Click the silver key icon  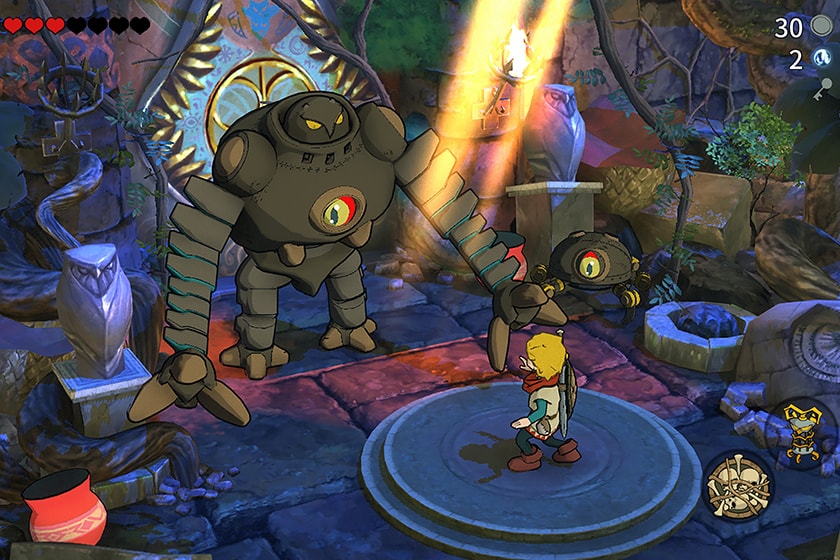pyautogui.click(x=824, y=89)
